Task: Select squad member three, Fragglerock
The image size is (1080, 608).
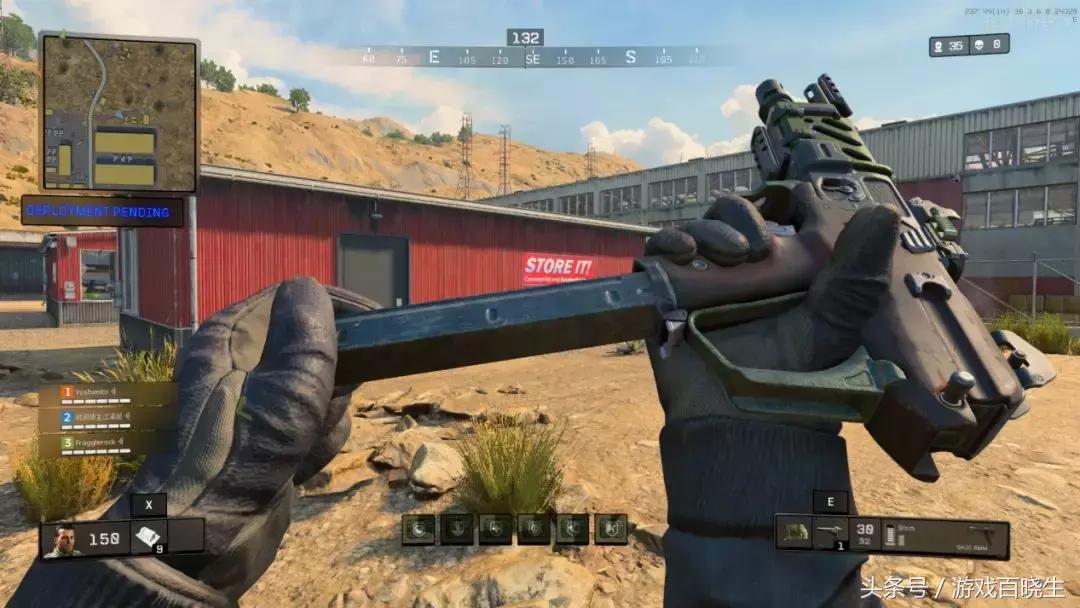Action: 107,443
